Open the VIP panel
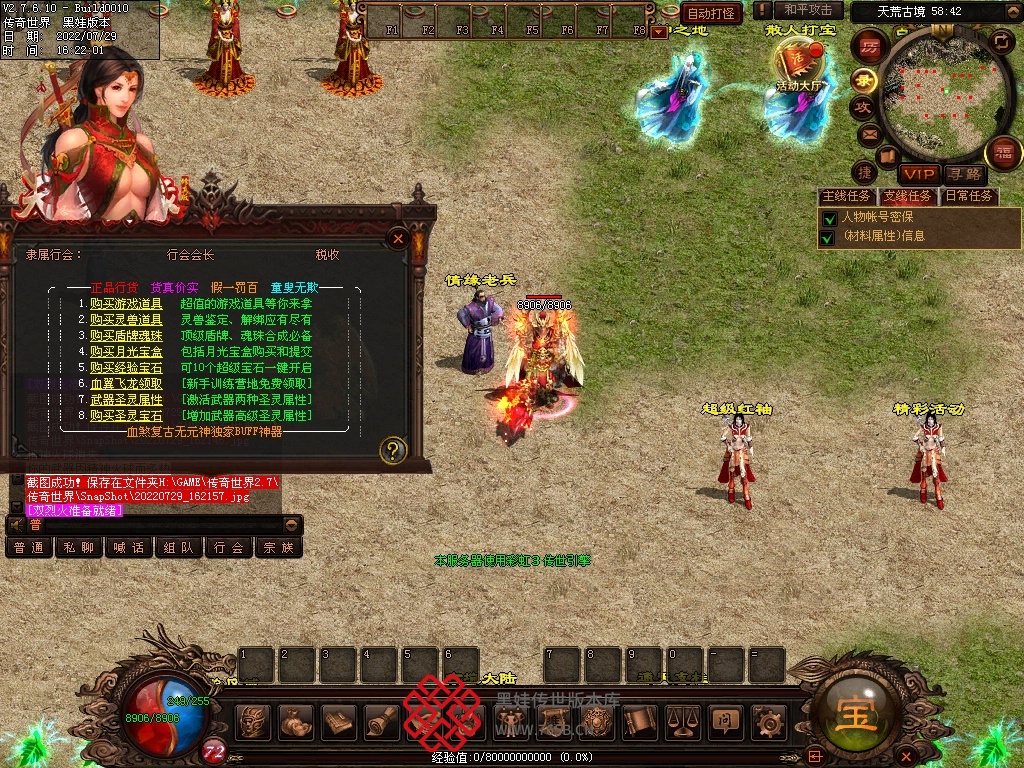The width and height of the screenshot is (1024, 768). click(x=917, y=174)
